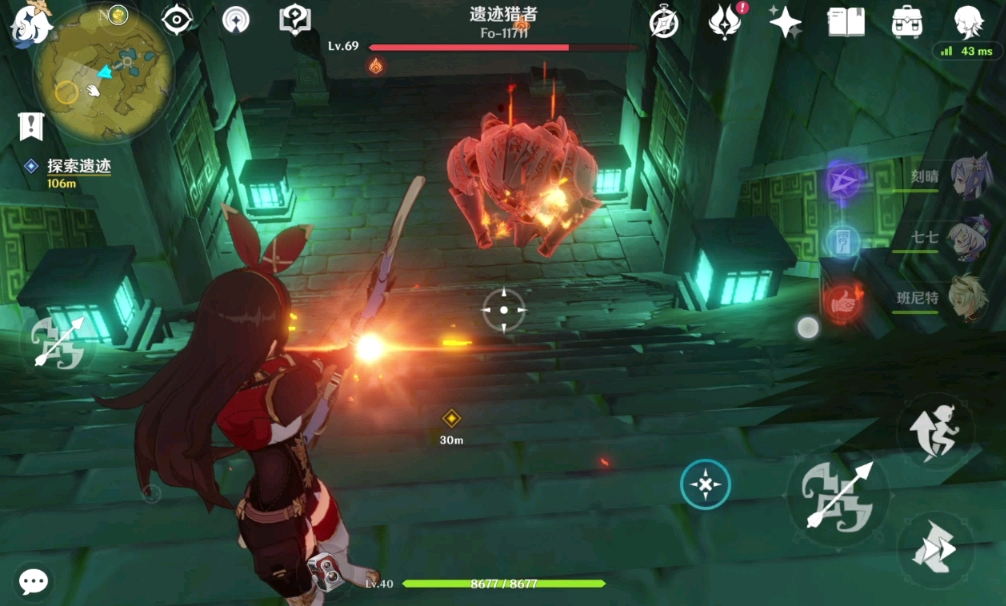Toggle aiming mode crosshair button
1006x606 pixels.
click(x=705, y=486)
